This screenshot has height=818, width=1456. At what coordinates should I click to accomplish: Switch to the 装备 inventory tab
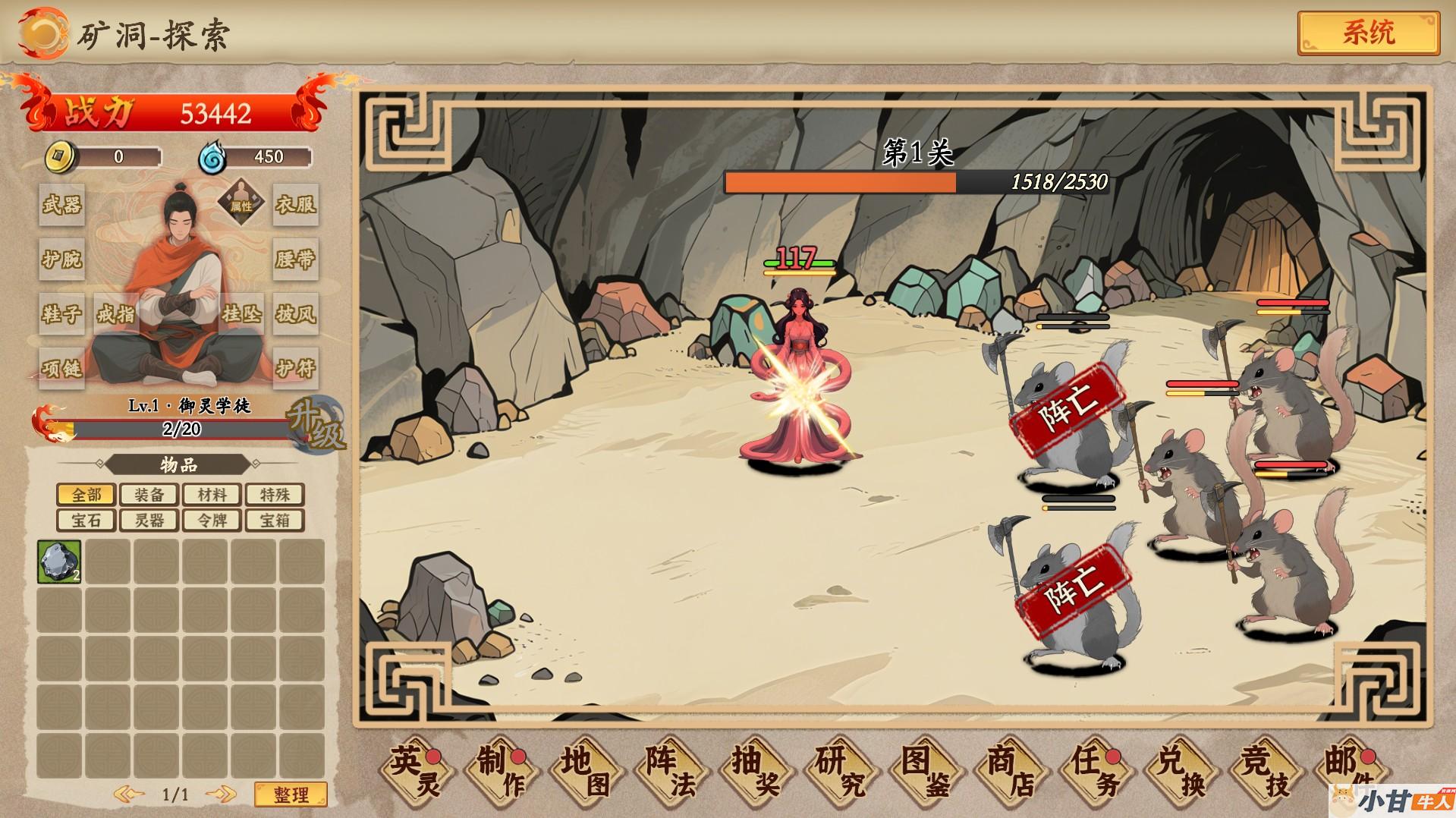point(149,495)
